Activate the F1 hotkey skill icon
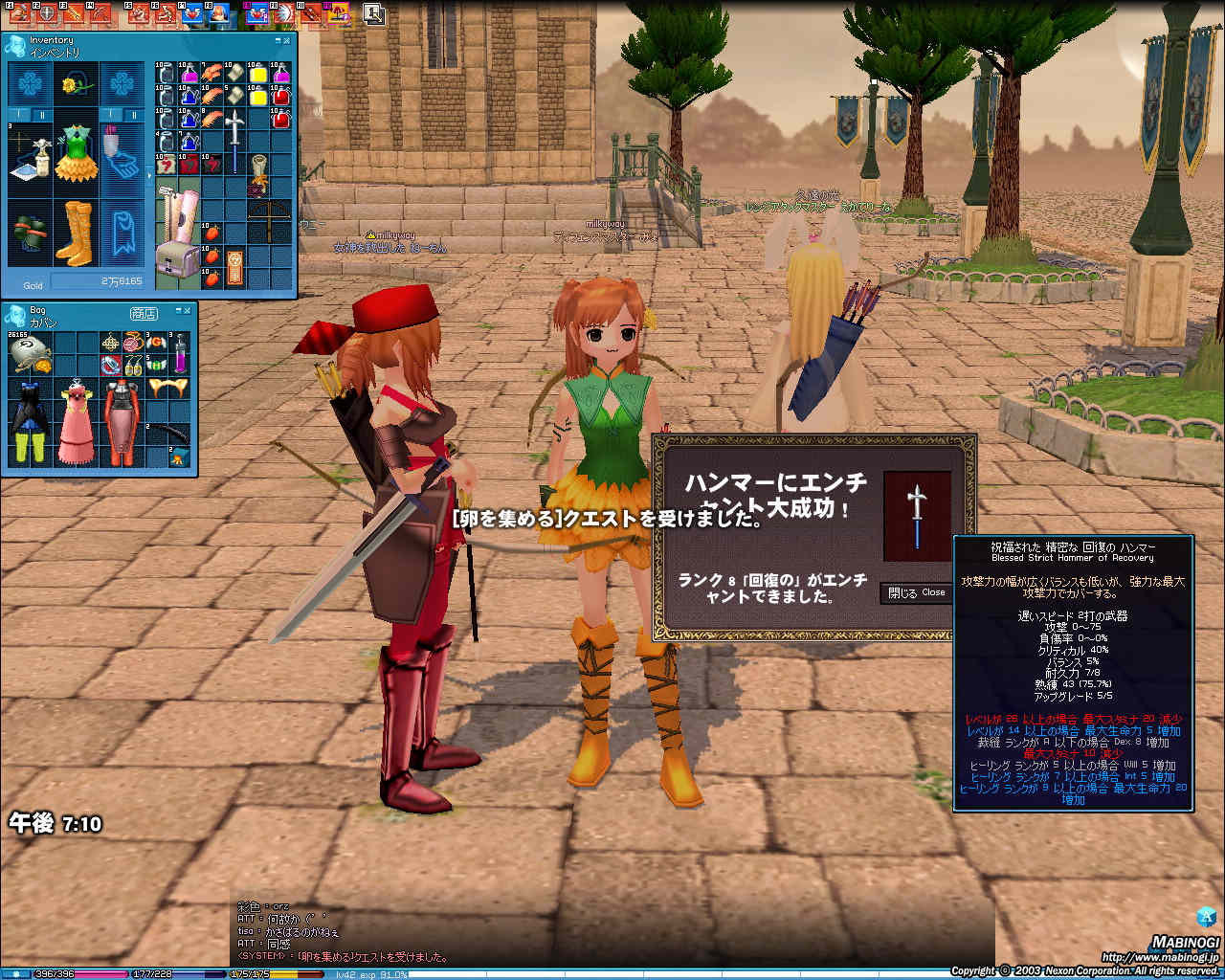The height and width of the screenshot is (980, 1225). point(19,13)
